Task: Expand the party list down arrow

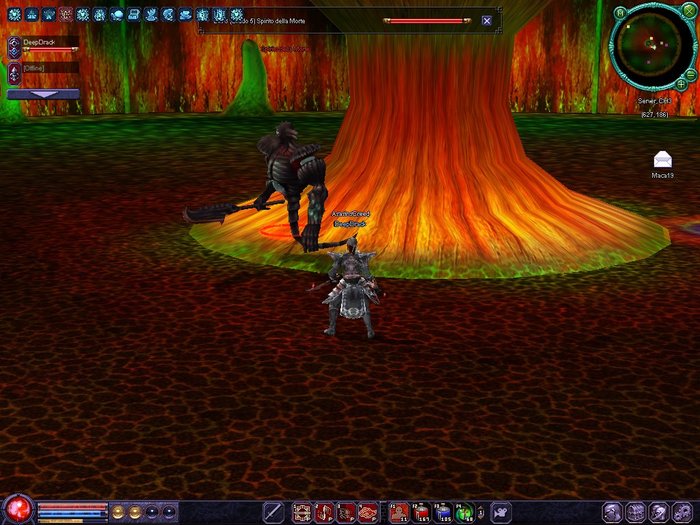Action: [x=43, y=94]
